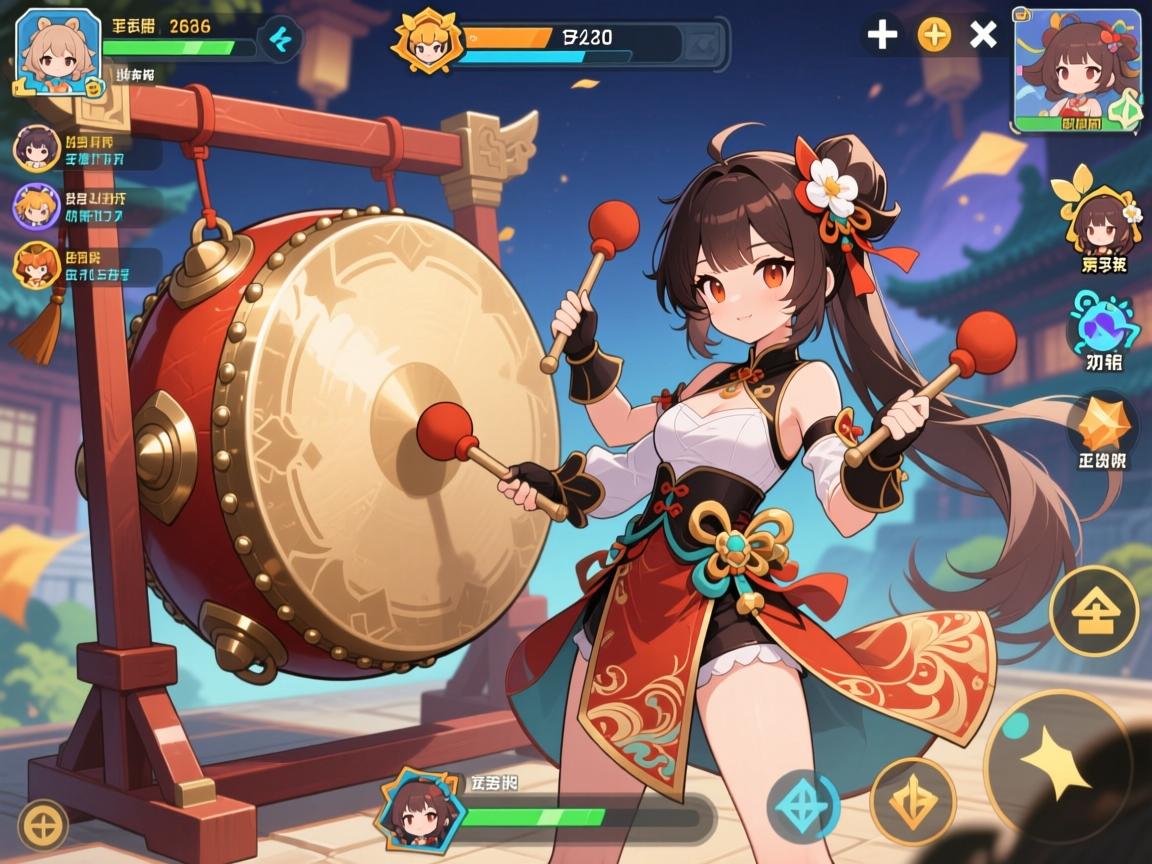Tap the blue lightning bolt button
This screenshot has width=1152, height=864.
[x=278, y=41]
